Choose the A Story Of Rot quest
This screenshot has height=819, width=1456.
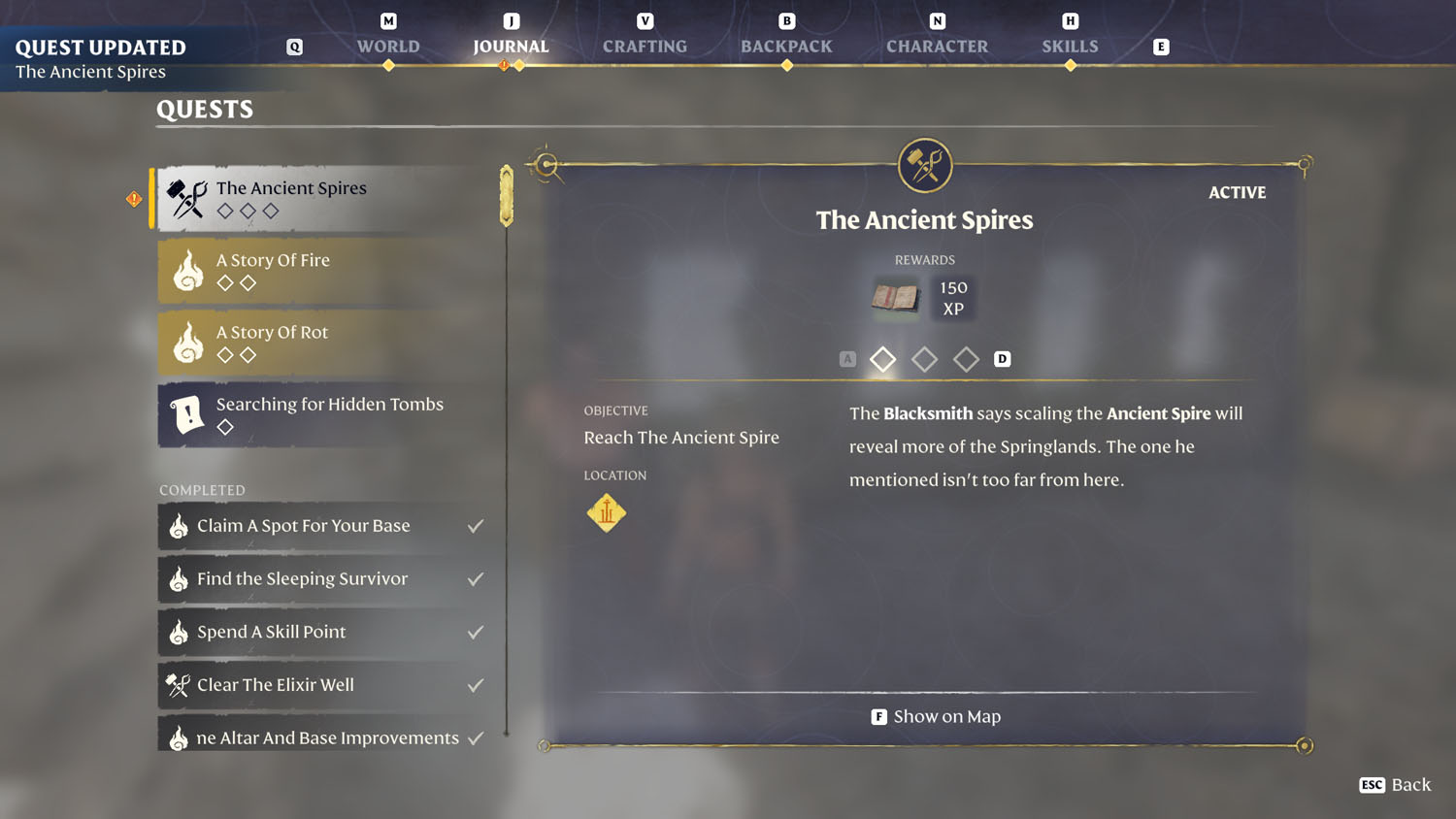tap(325, 343)
